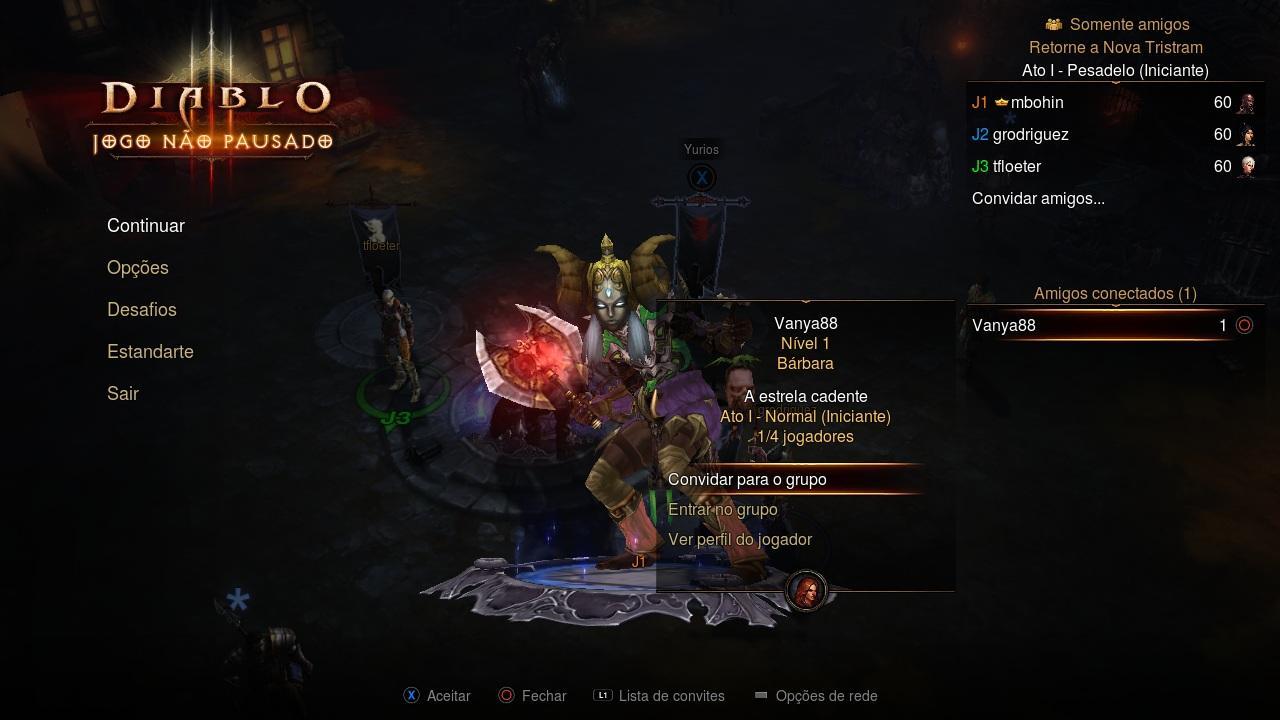Select player tfloeter in the party list
Image resolution: width=1280 pixels, height=720 pixels.
pyautogui.click(x=1017, y=167)
